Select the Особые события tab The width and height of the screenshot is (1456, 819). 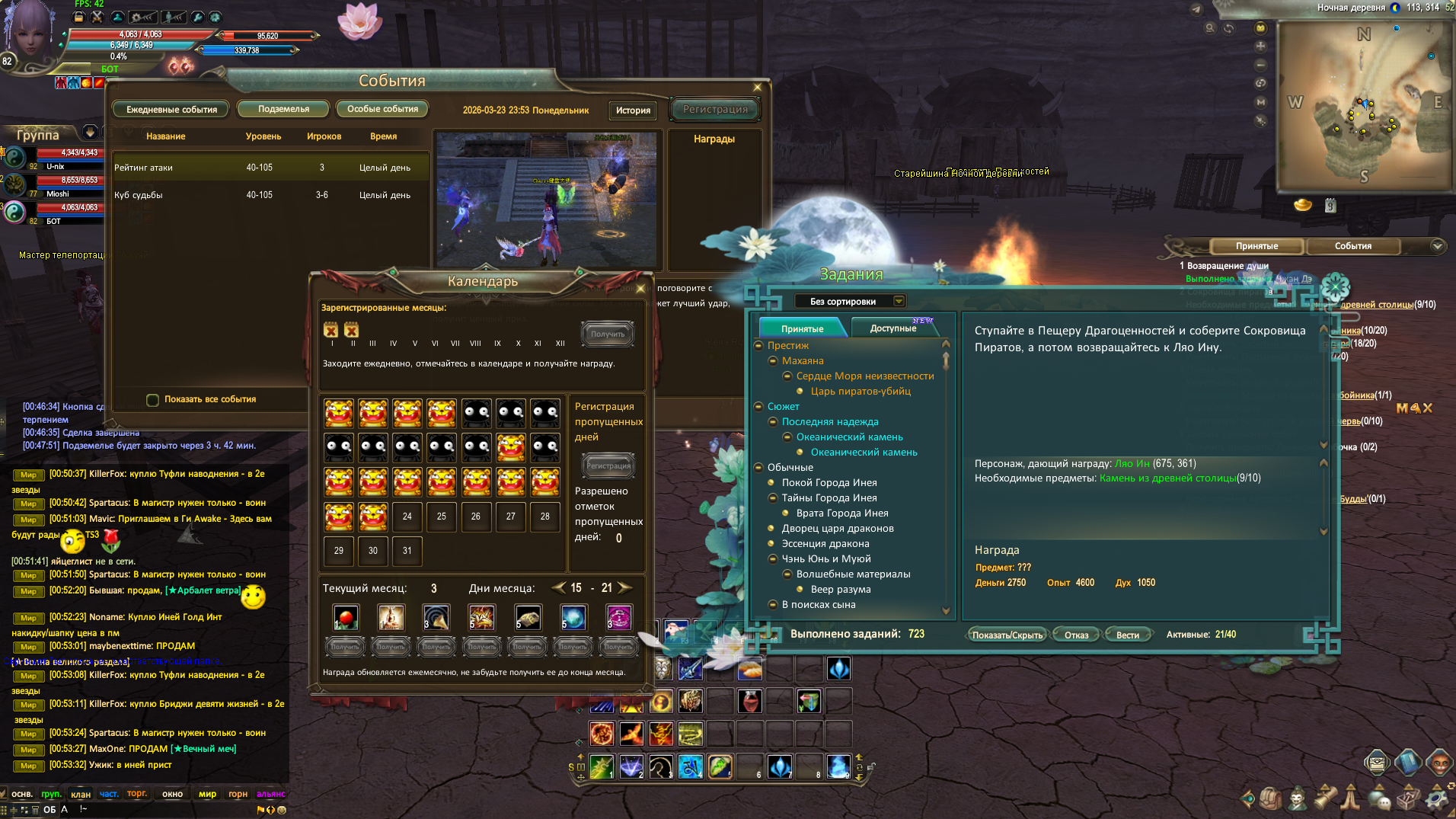click(382, 109)
